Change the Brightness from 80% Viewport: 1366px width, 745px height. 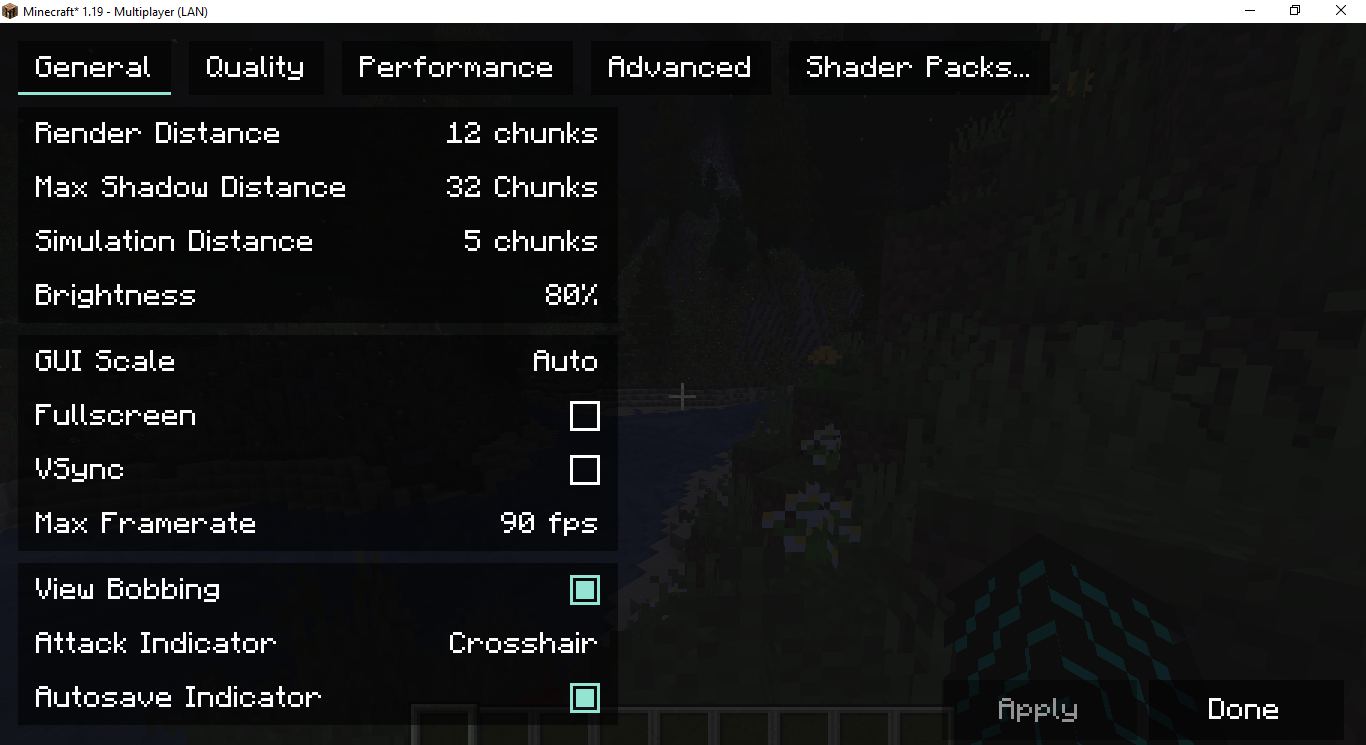317,295
